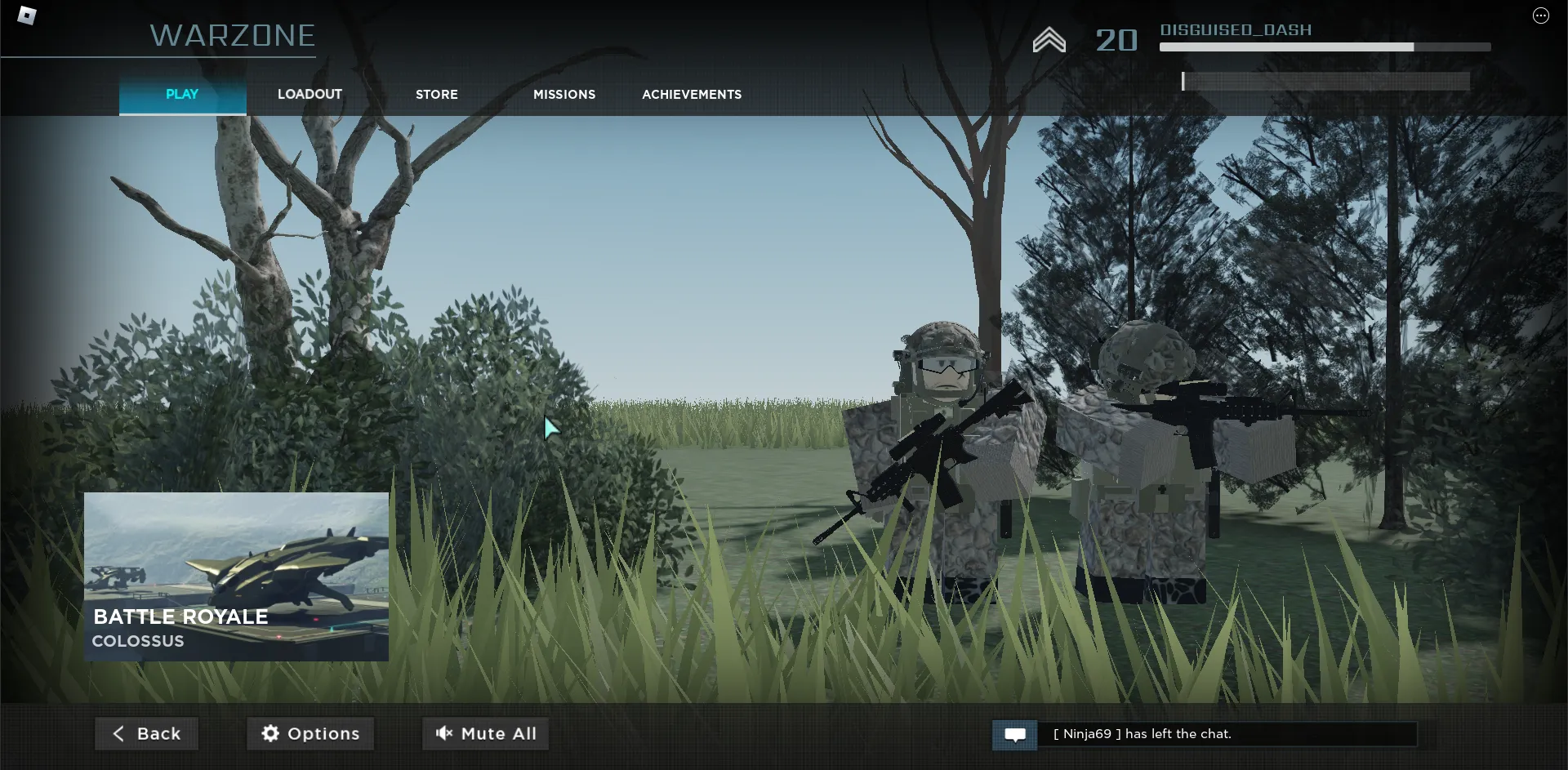
Task: View the Missions tab
Action: pos(564,95)
